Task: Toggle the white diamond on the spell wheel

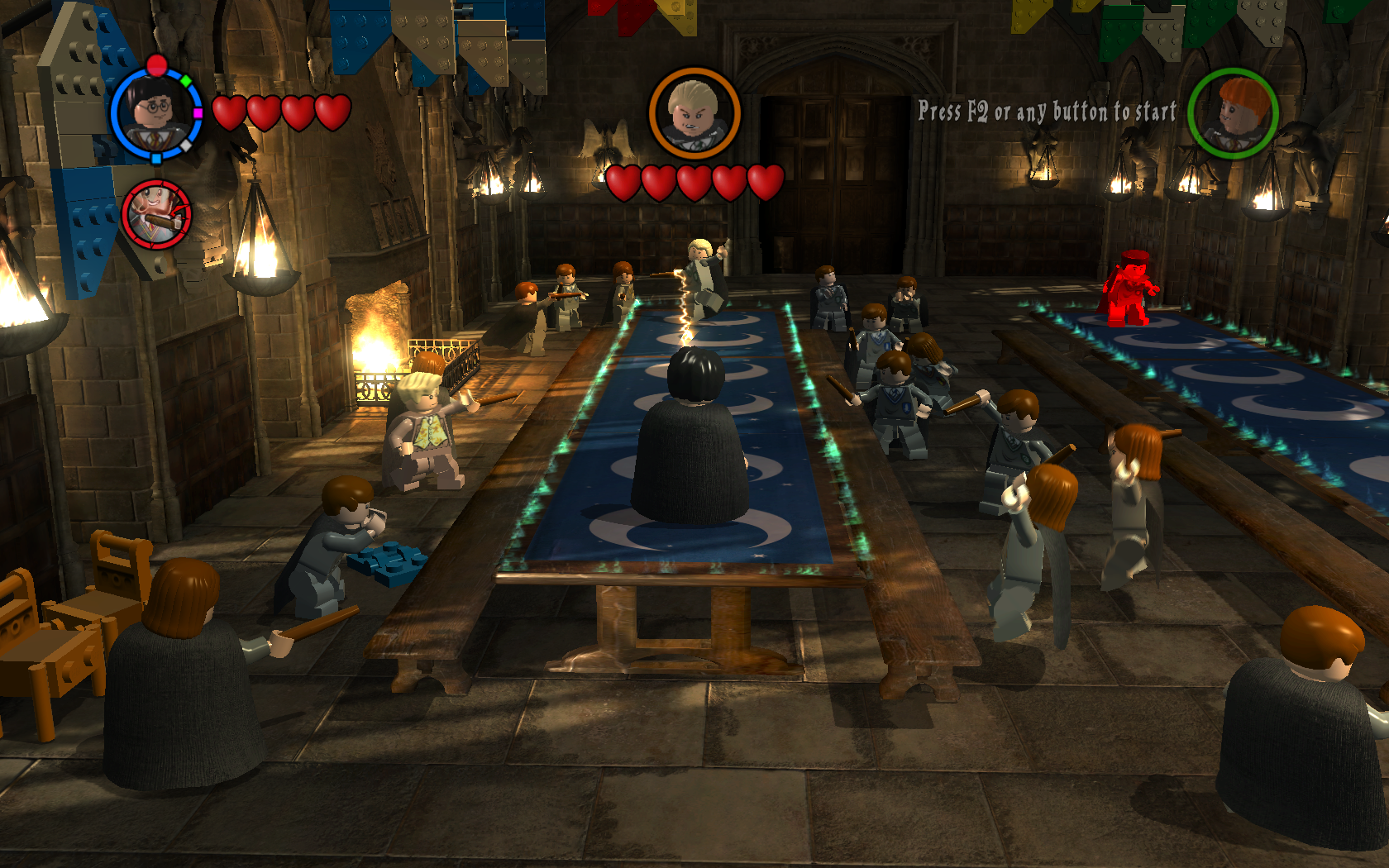Action: point(186,145)
